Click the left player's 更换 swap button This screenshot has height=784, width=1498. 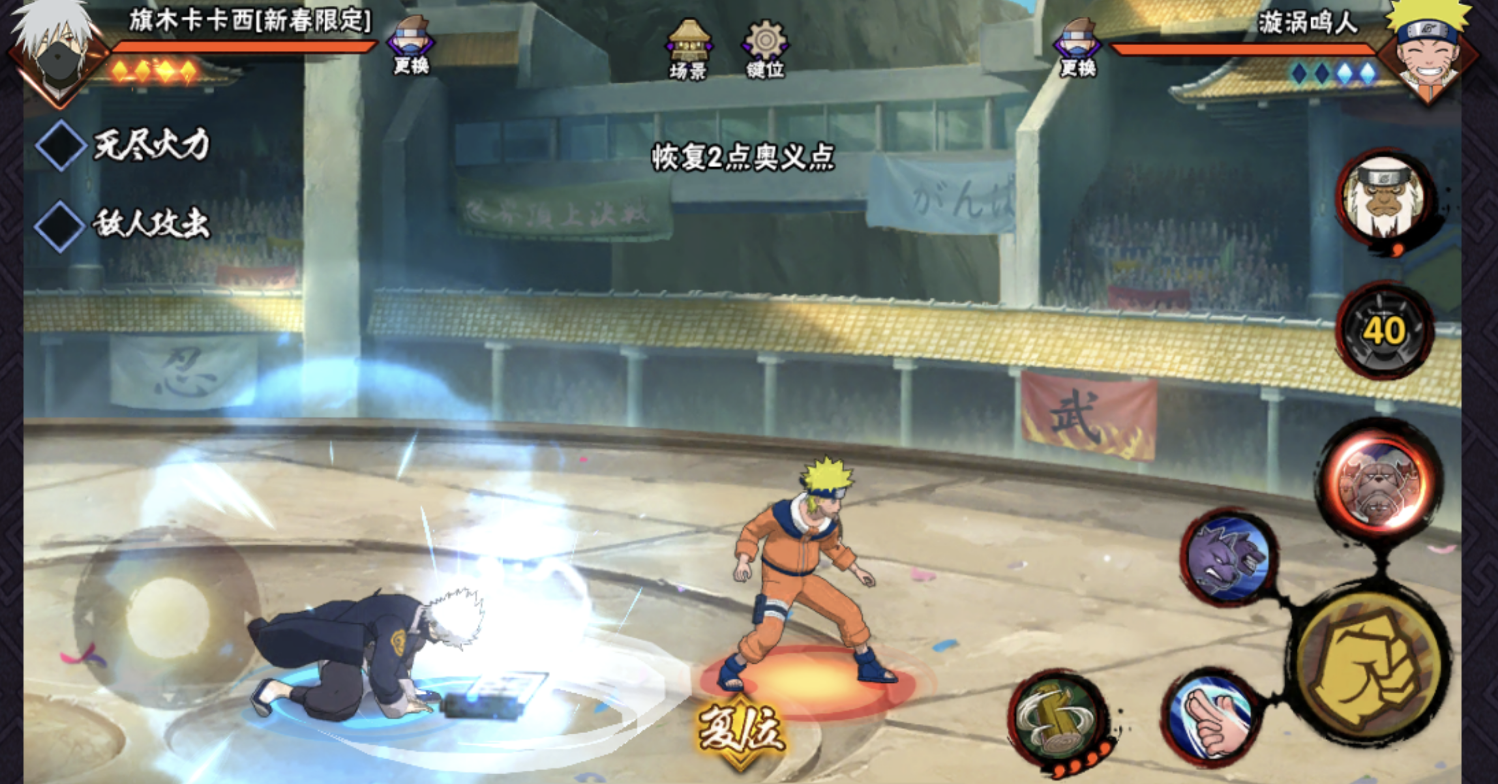click(x=410, y=46)
